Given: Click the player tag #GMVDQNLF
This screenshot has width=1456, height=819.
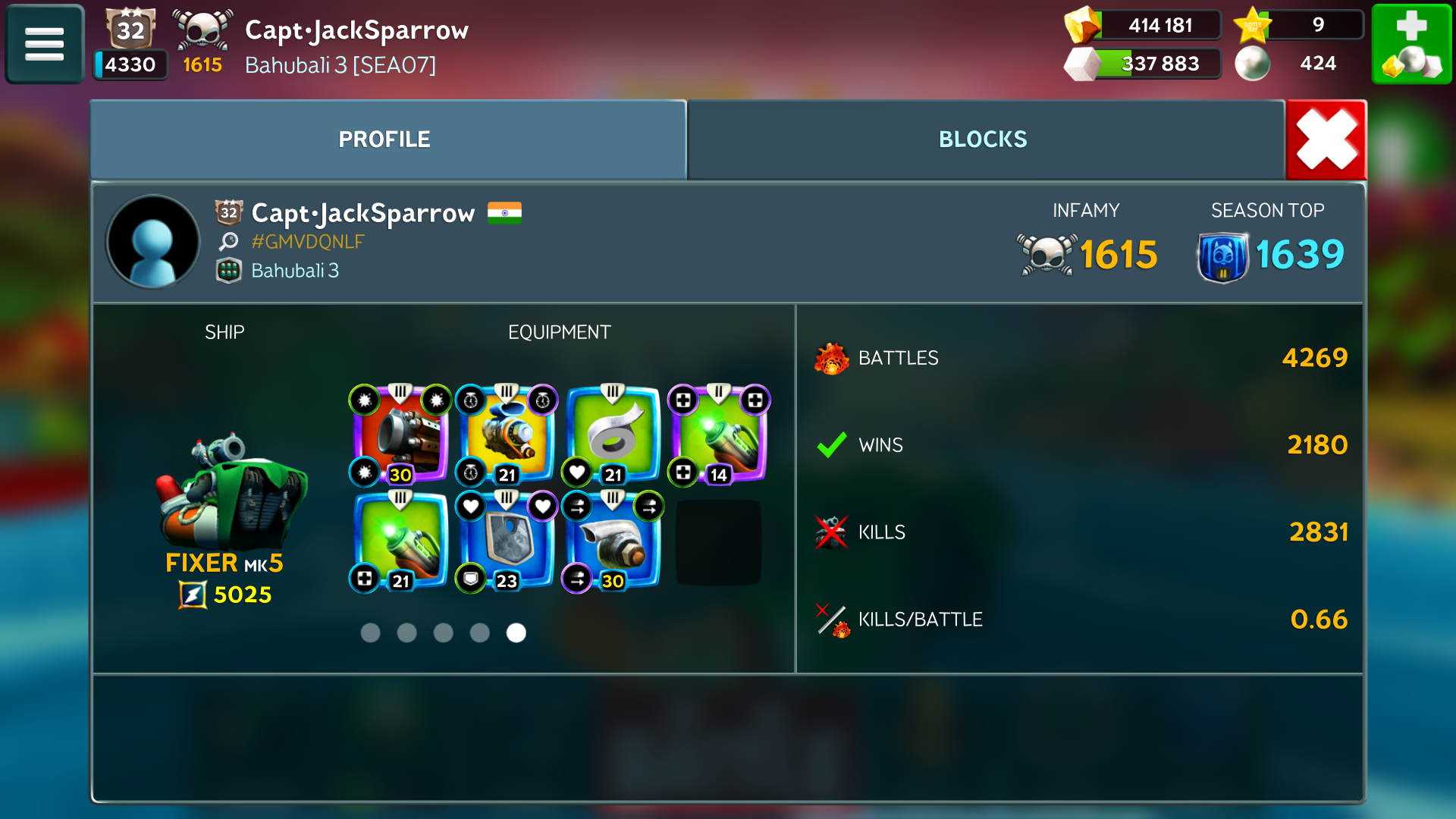Looking at the screenshot, I should pos(308,242).
